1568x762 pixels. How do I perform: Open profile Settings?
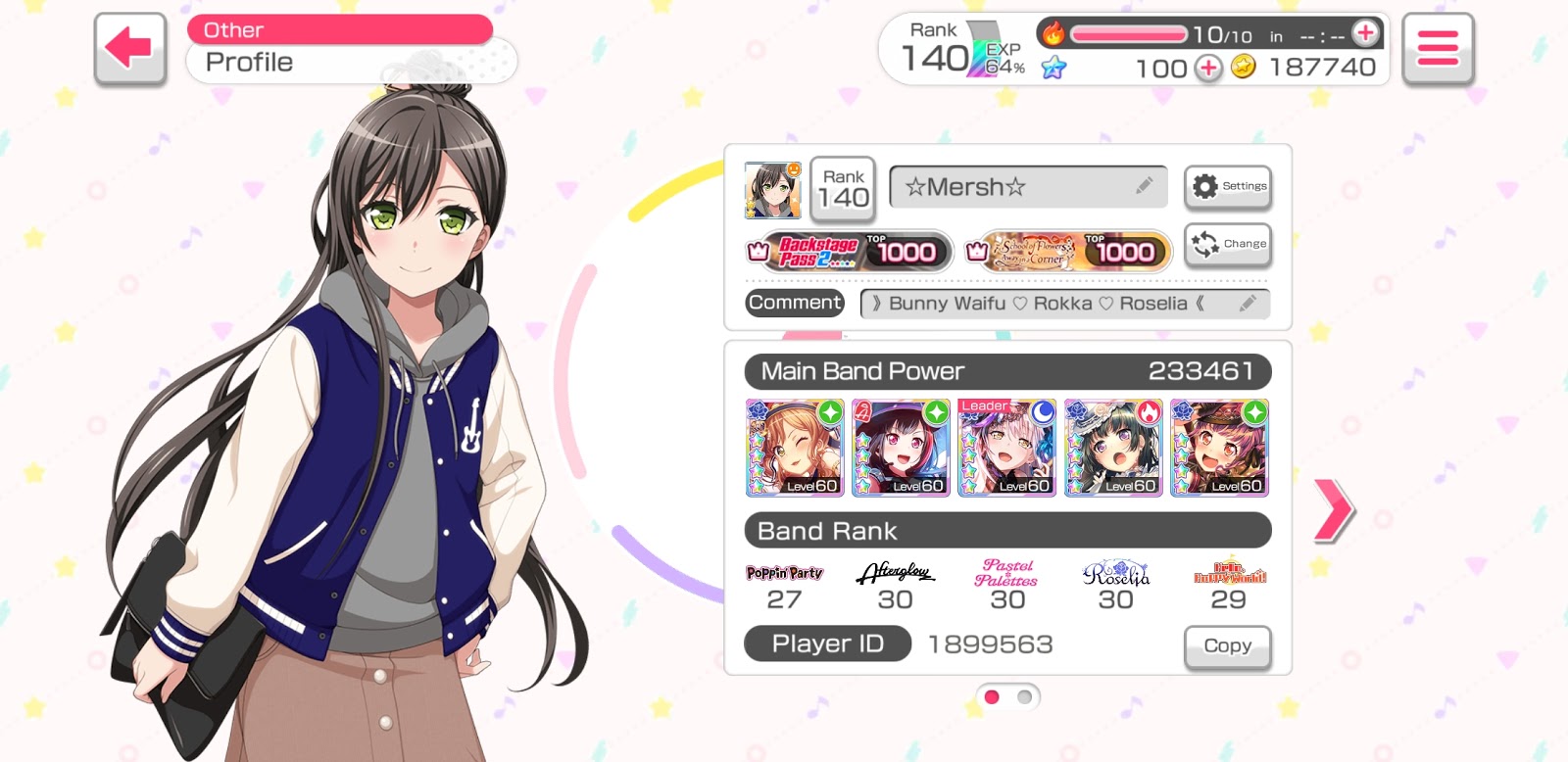[1228, 186]
